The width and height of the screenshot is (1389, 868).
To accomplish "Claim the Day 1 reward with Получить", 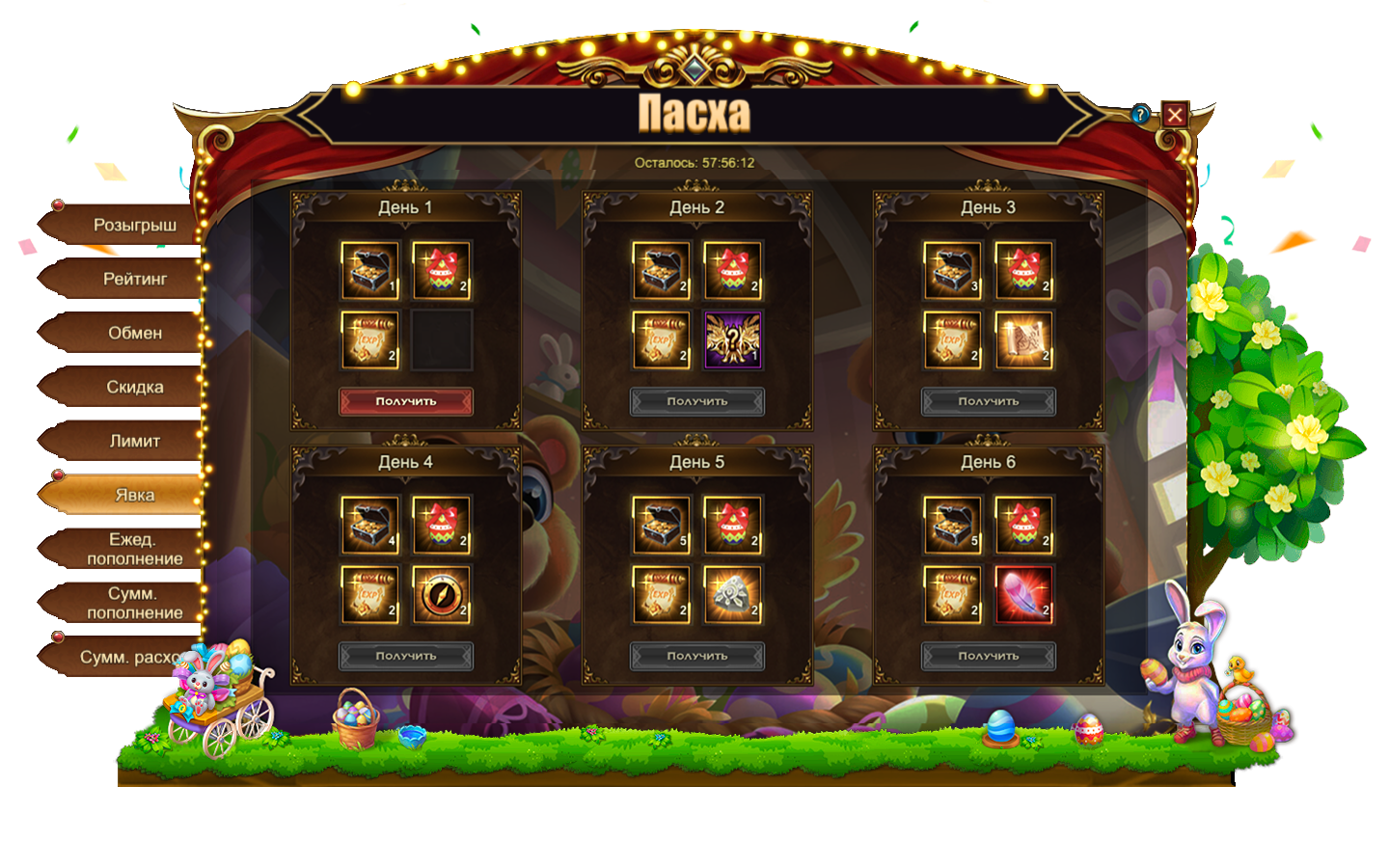I will pyautogui.click(x=406, y=401).
